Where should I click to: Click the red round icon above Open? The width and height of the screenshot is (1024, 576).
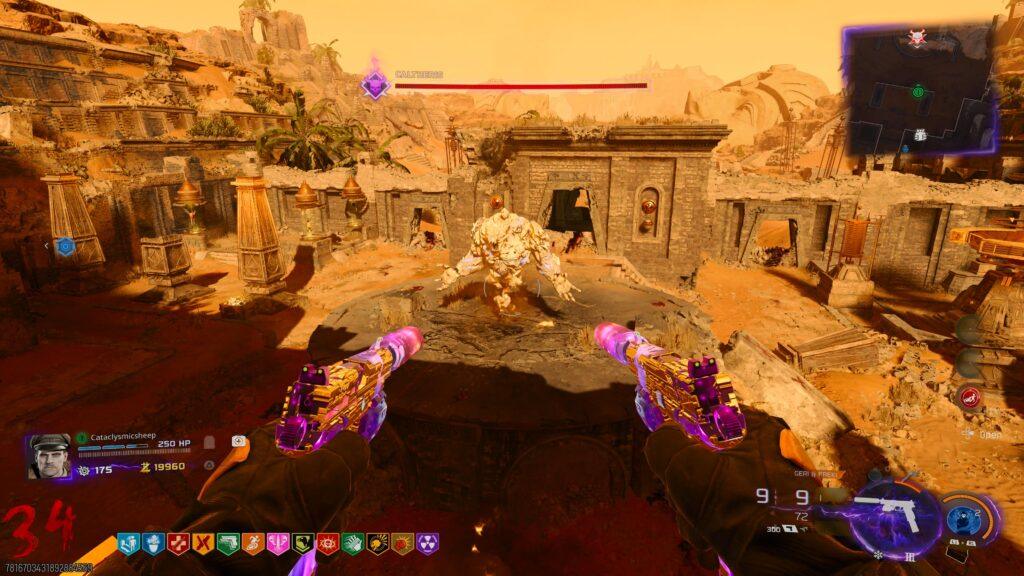coord(969,397)
